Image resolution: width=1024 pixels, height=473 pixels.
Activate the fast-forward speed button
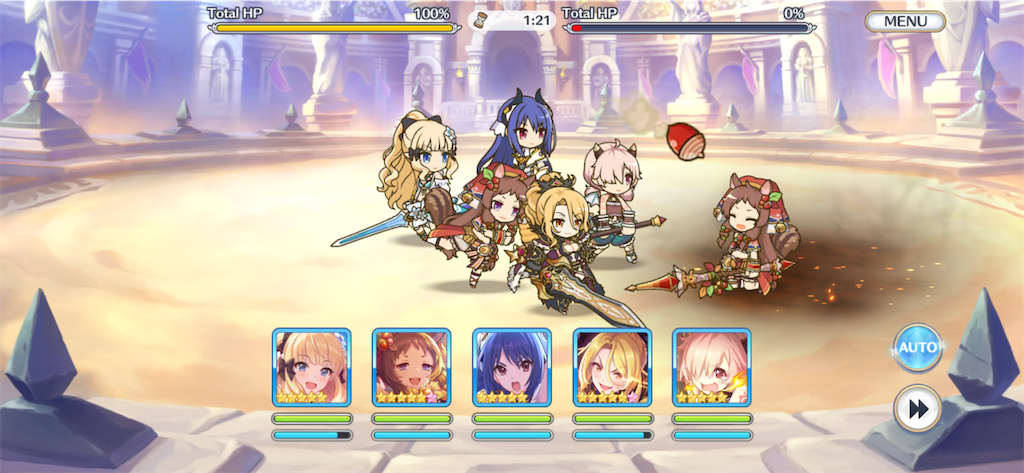[x=916, y=408]
